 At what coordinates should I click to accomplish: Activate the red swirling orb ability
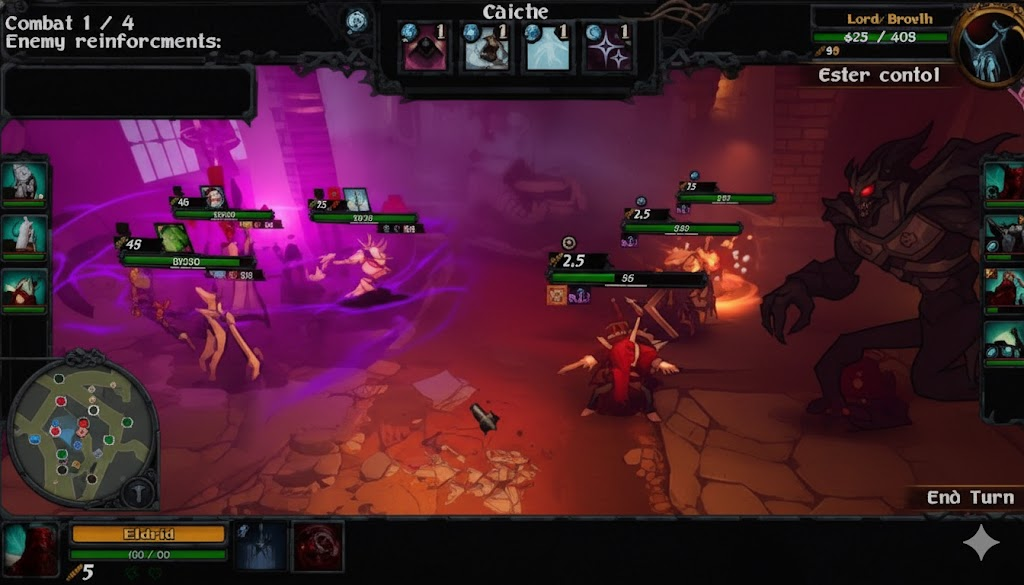pyautogui.click(x=317, y=546)
